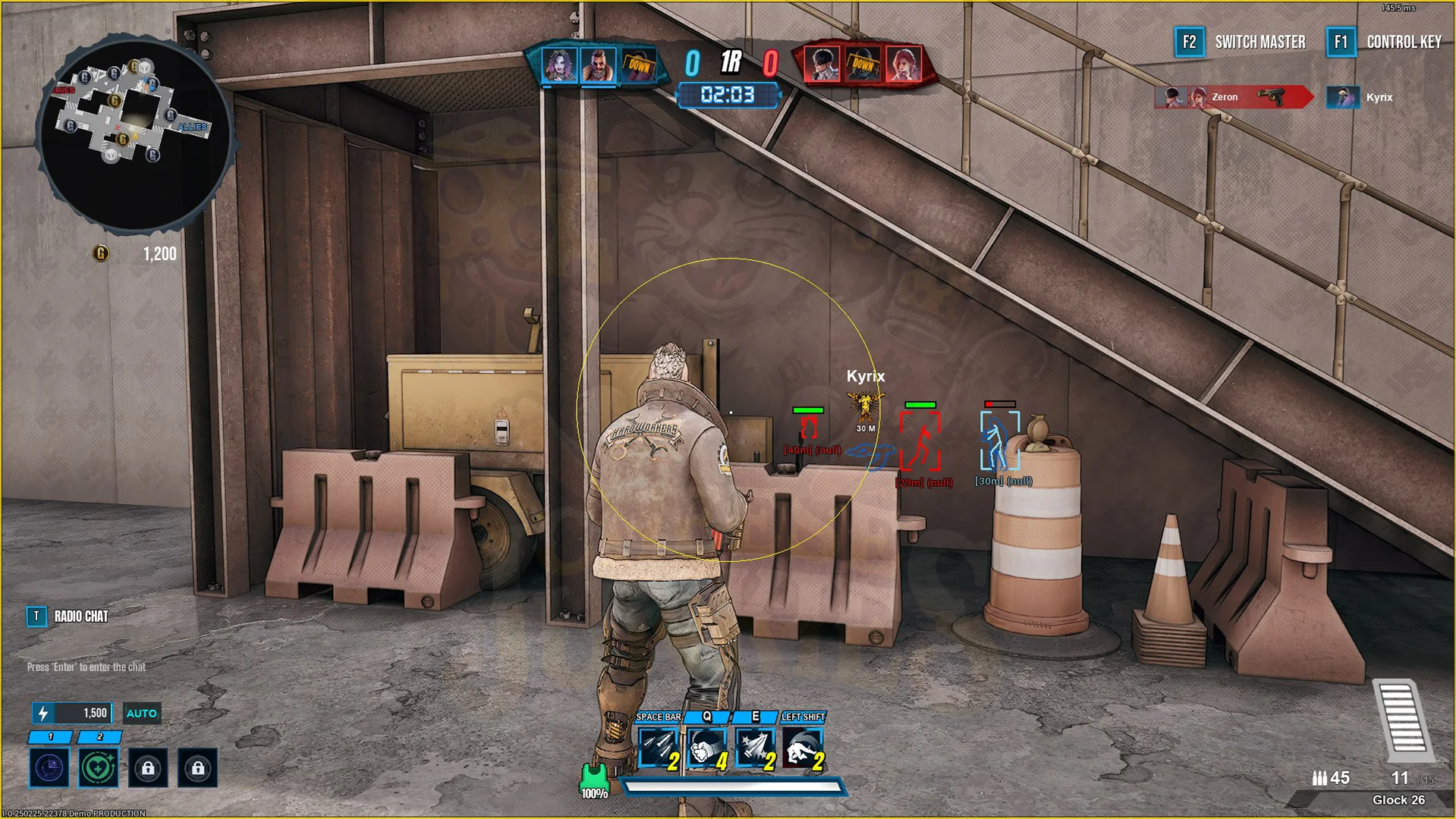The height and width of the screenshot is (819, 1456).
Task: Click the dark-haired enemy portrait
Action: [822, 65]
